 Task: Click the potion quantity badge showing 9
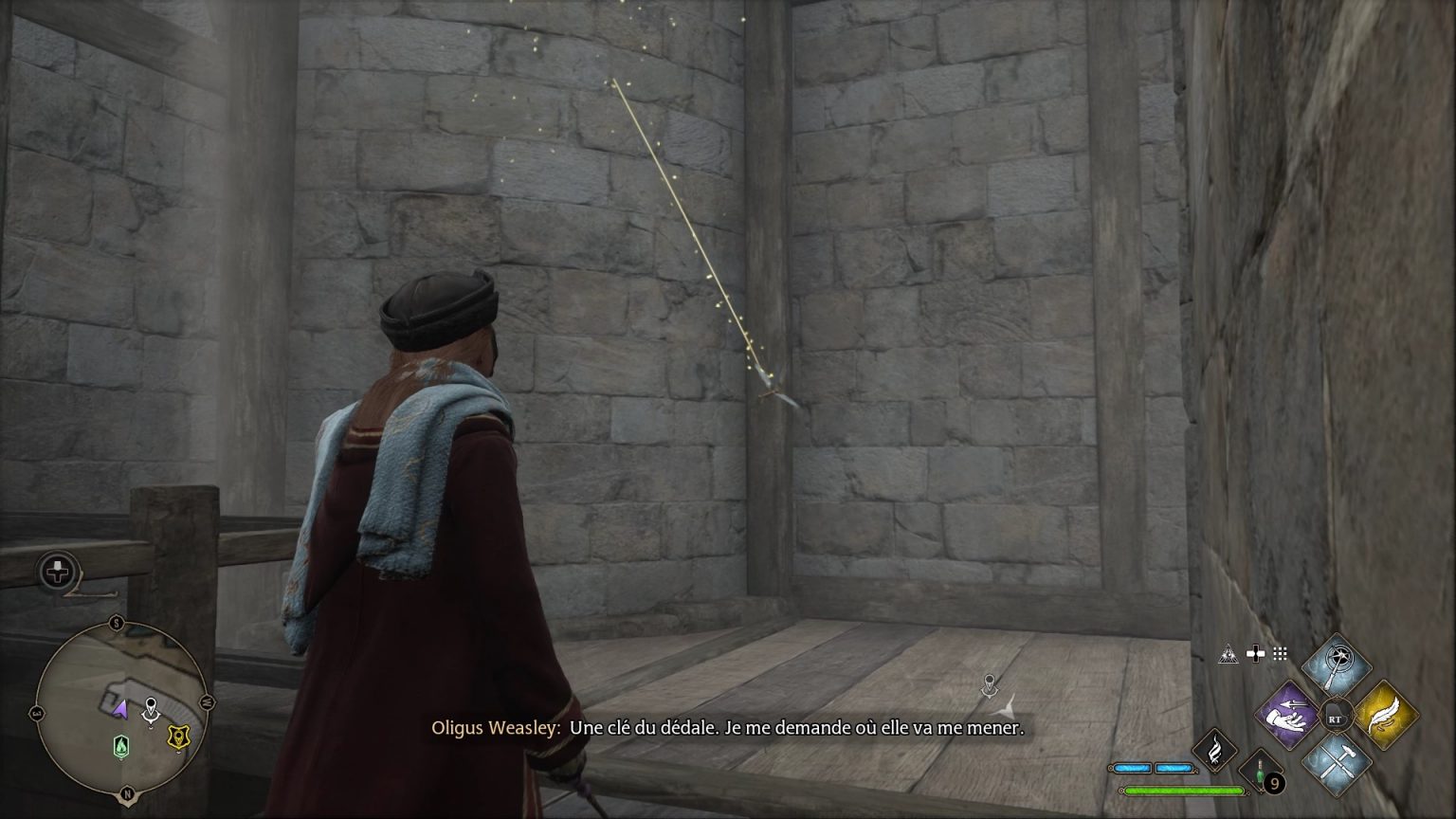tap(1274, 785)
